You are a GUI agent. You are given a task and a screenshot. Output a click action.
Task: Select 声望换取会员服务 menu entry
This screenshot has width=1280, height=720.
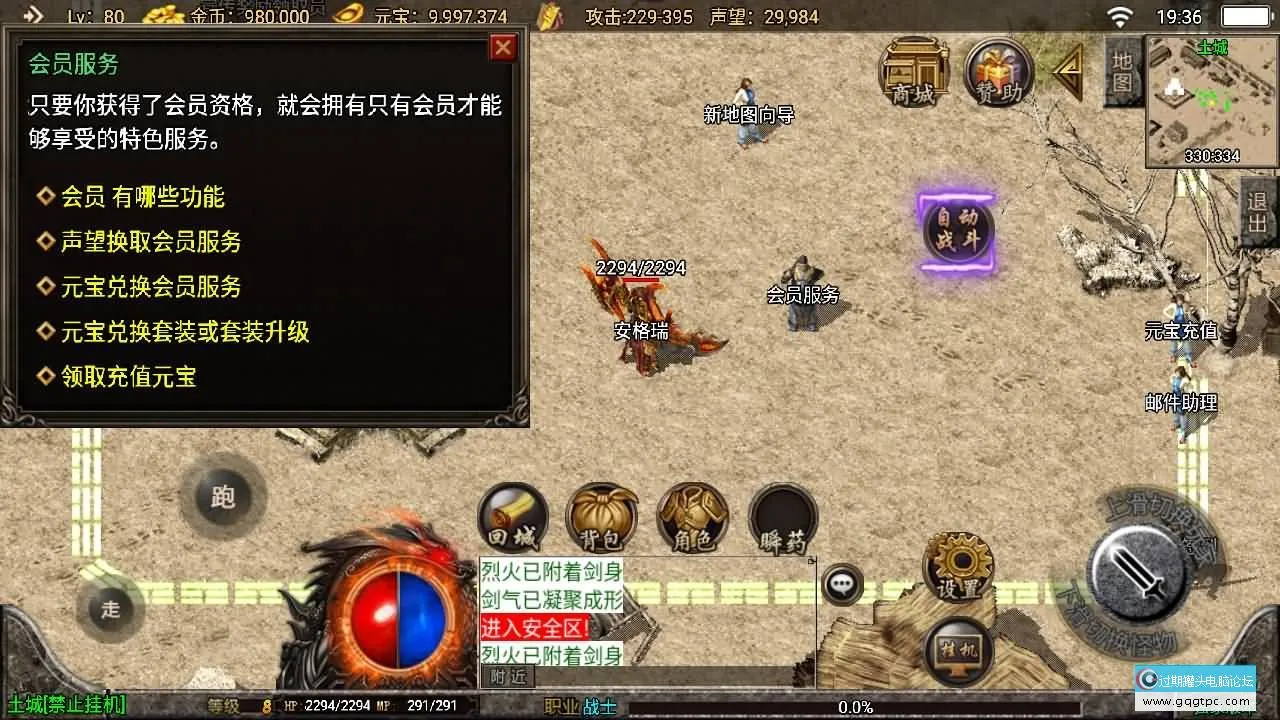[150, 242]
